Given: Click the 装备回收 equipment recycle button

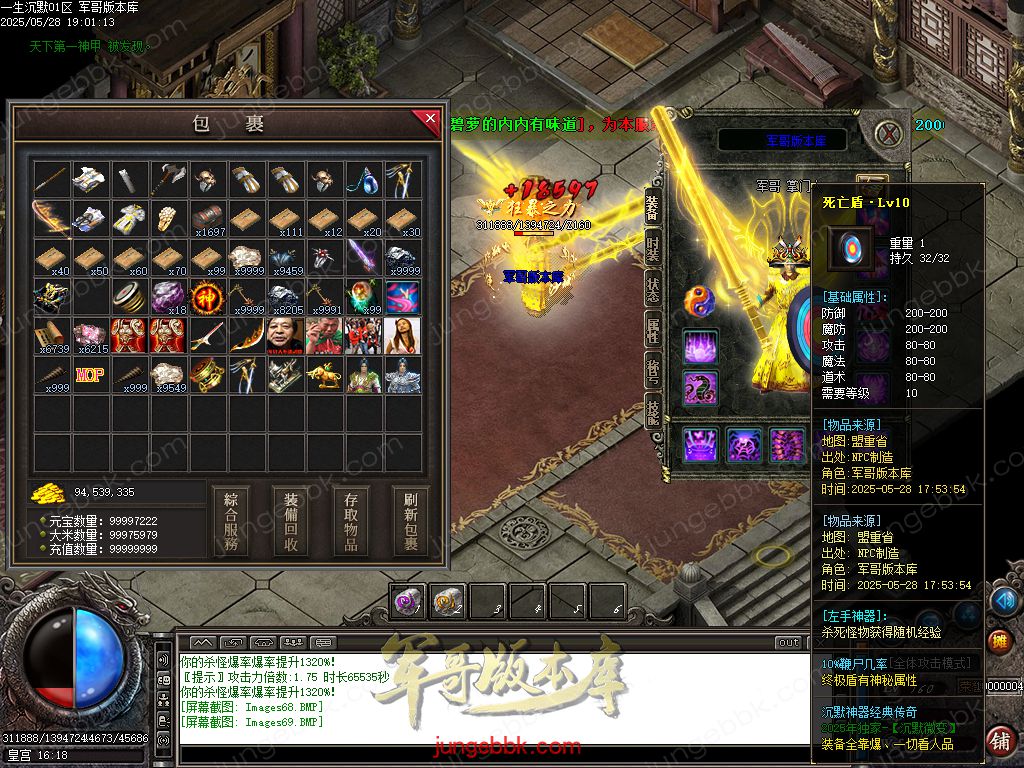Looking at the screenshot, I should [x=291, y=521].
